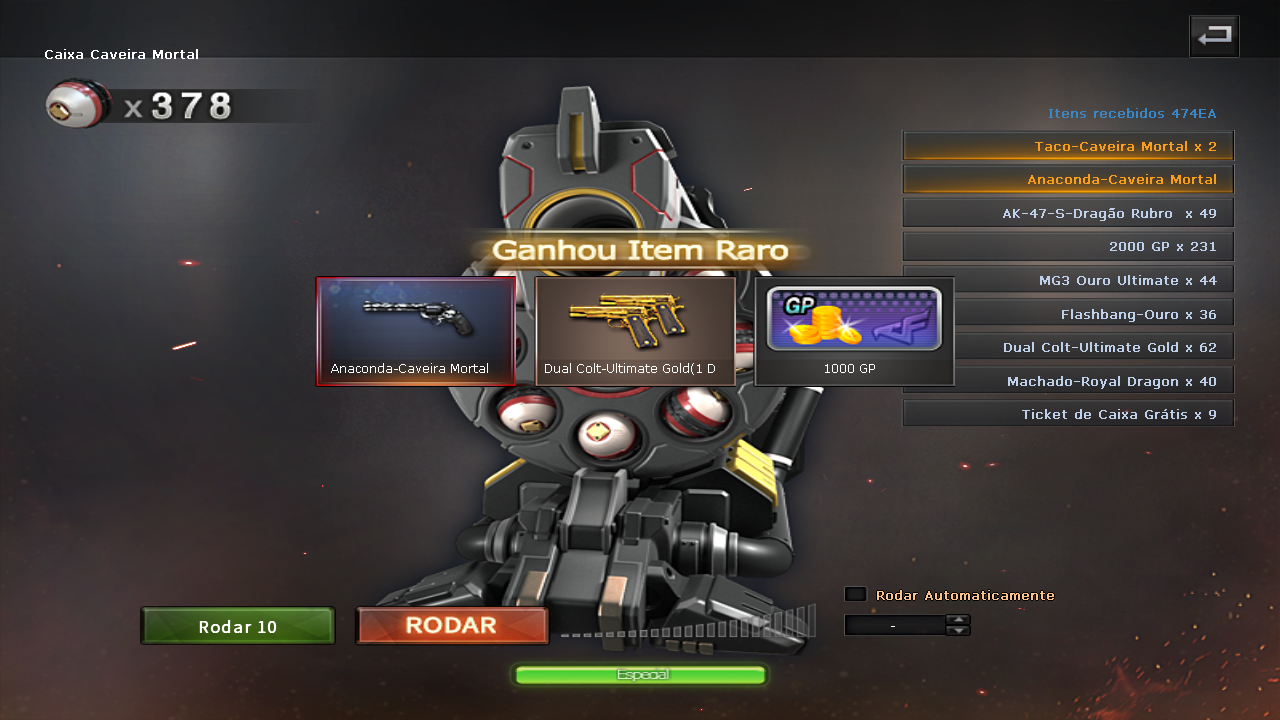Select Anaconda-Caveira Mortal in received items list
Viewport: 1280px width, 720px height.
coord(1068,180)
